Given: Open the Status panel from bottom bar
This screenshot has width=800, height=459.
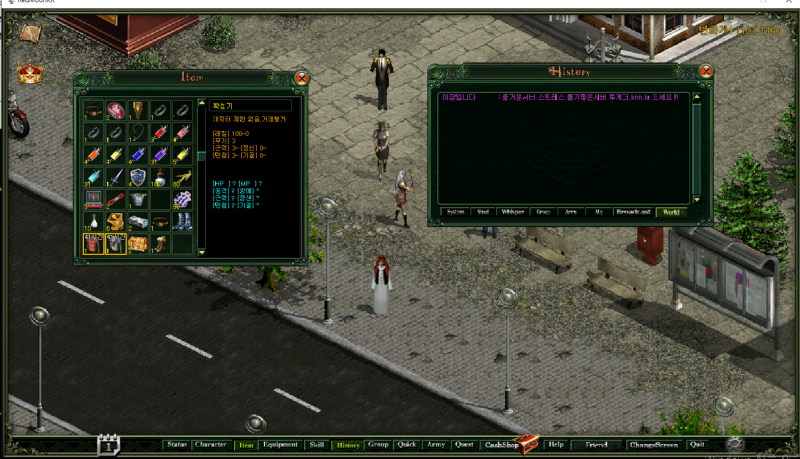Looking at the screenshot, I should [x=177, y=444].
